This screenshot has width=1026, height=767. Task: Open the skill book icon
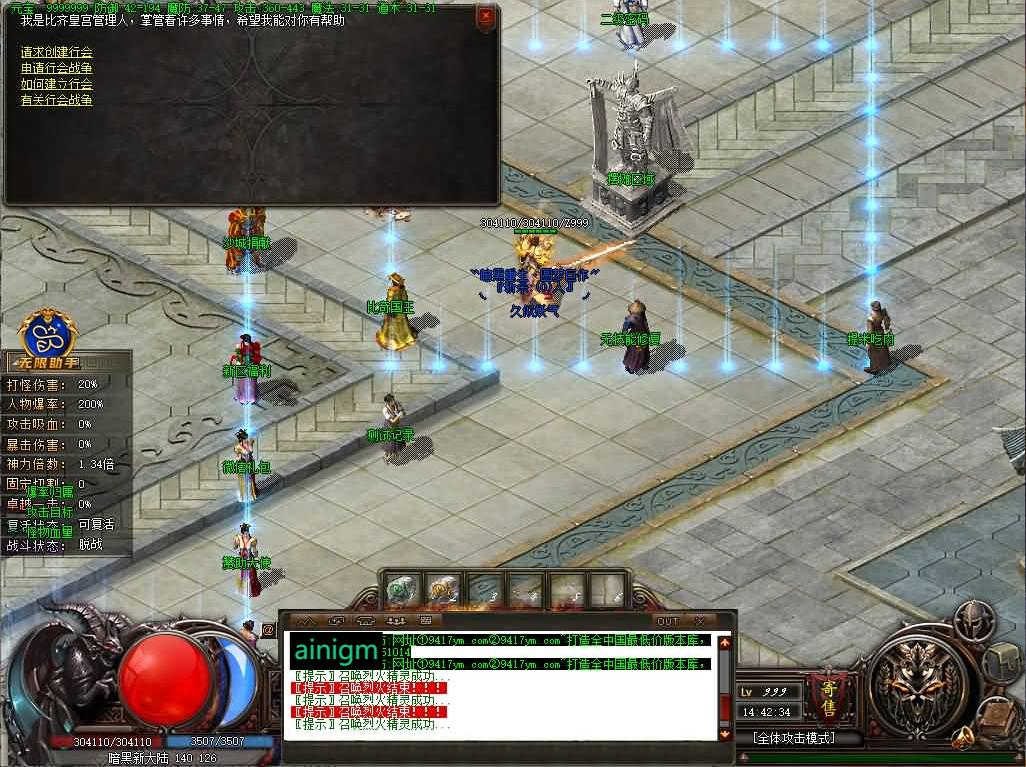tap(995, 715)
